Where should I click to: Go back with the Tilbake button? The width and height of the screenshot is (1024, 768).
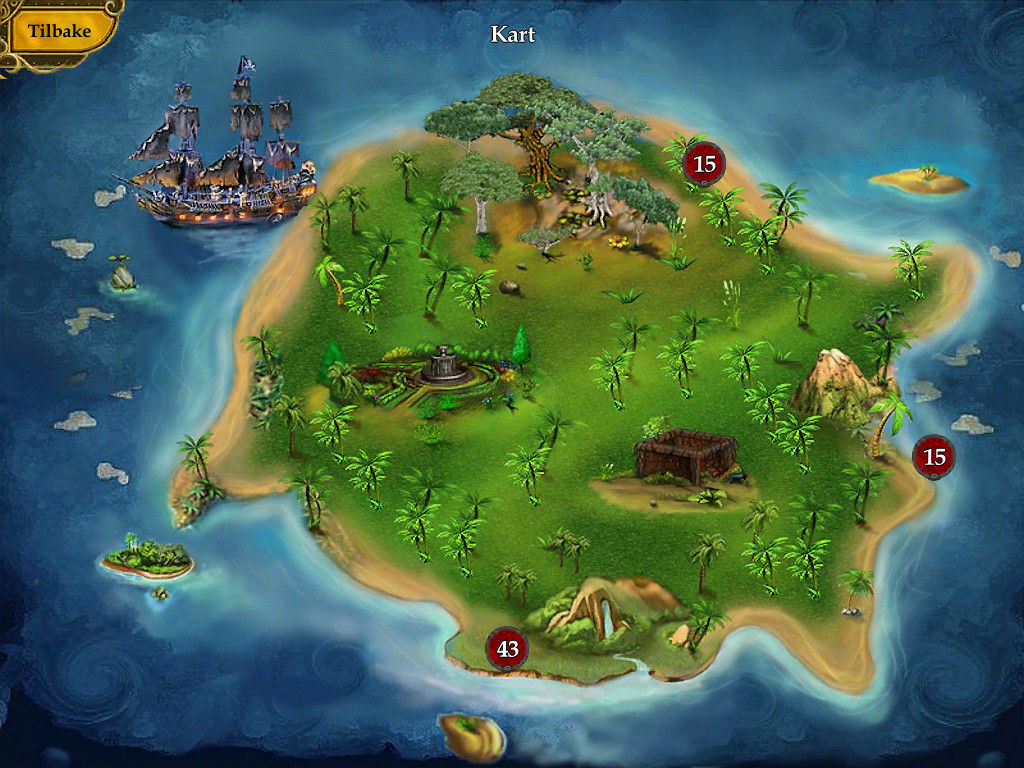tap(59, 31)
